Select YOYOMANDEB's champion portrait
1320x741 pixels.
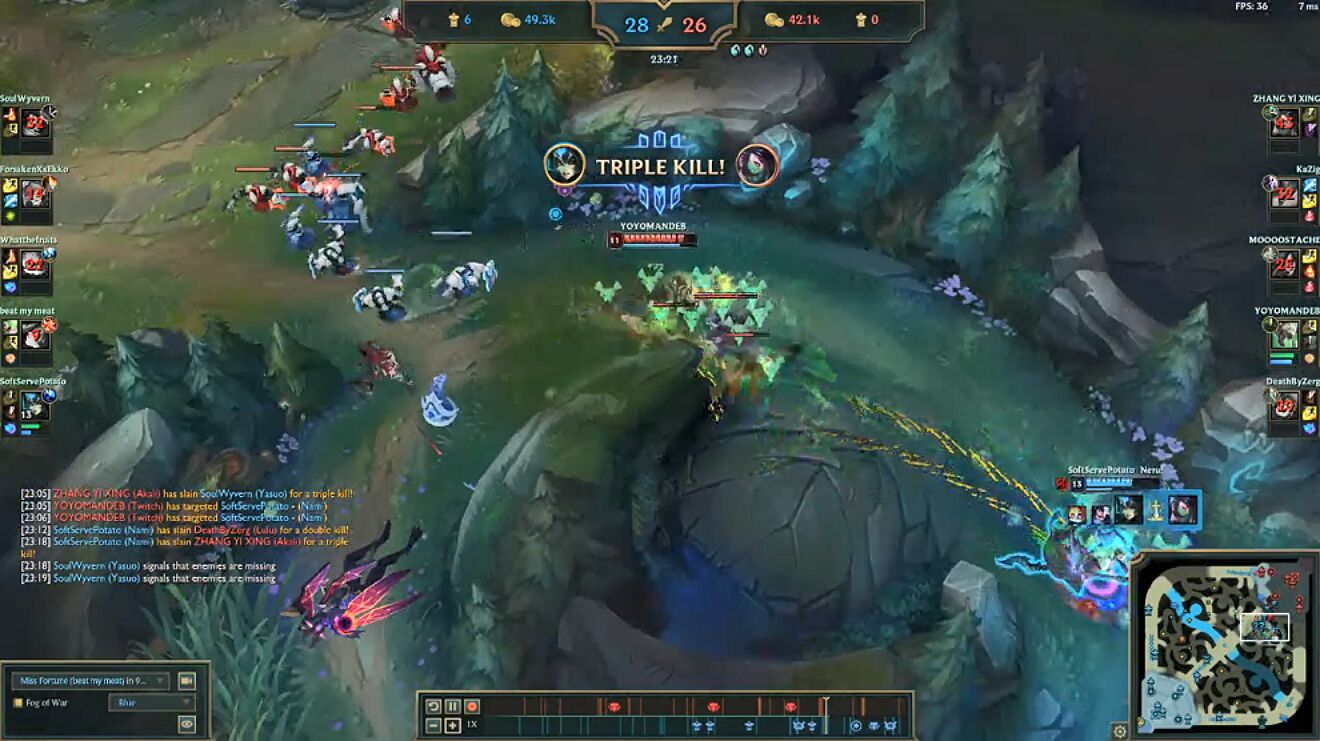click(x=1284, y=336)
